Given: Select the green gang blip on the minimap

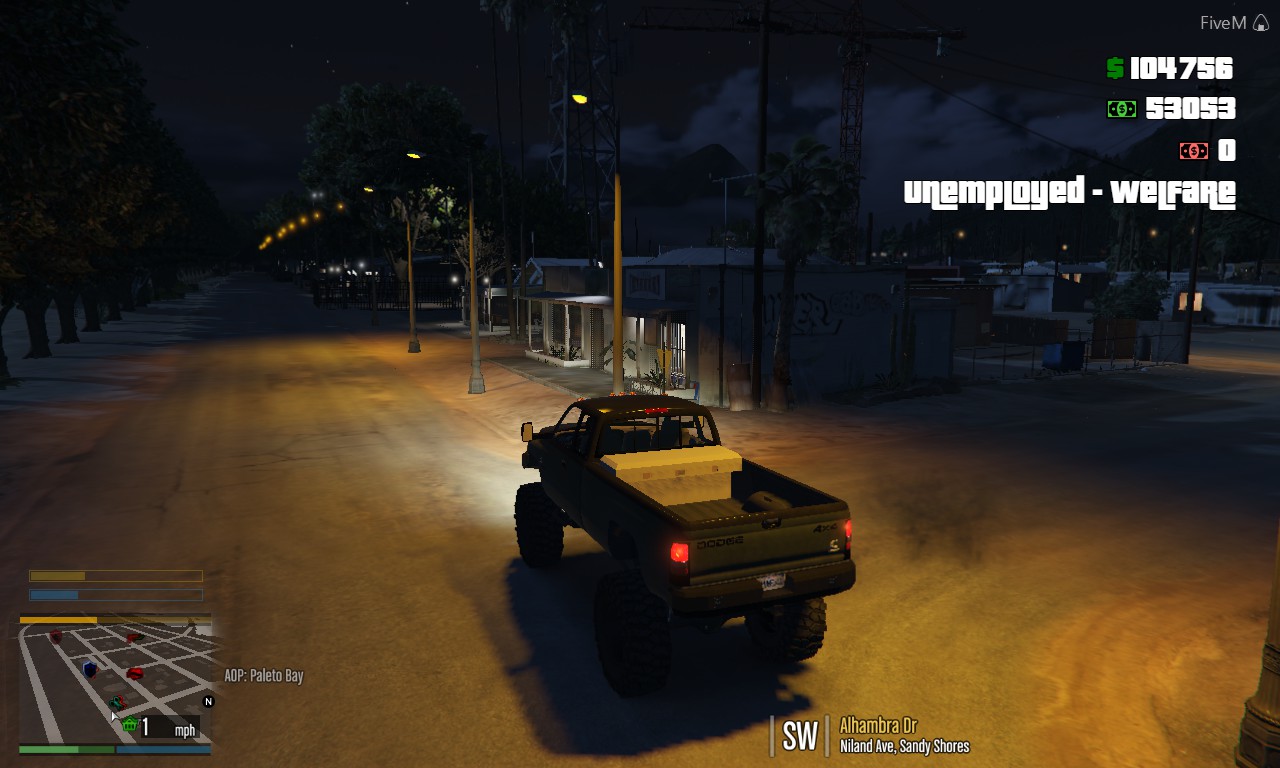Looking at the screenshot, I should (x=118, y=702).
